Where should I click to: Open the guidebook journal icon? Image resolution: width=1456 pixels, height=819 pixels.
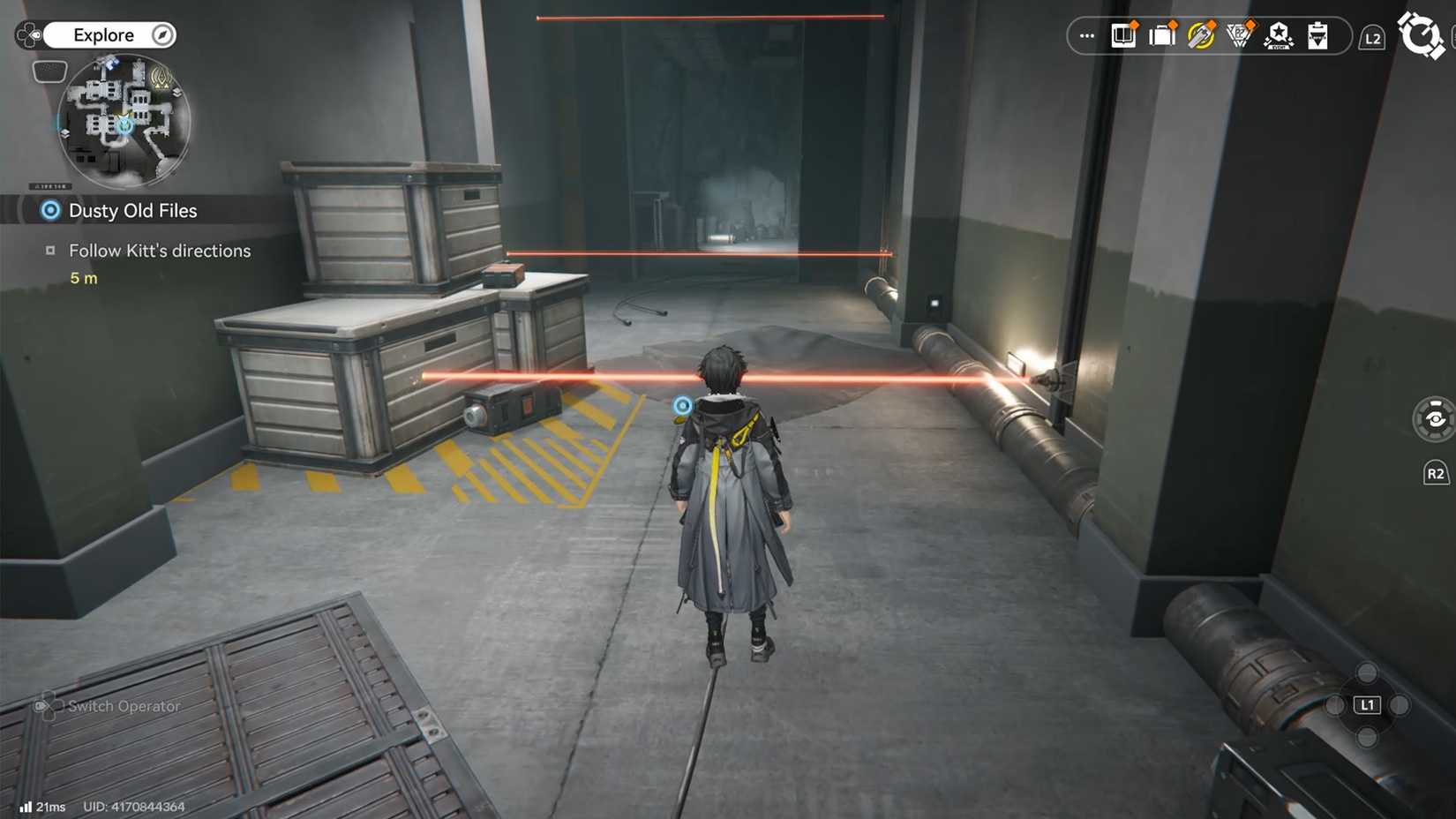tap(1122, 35)
